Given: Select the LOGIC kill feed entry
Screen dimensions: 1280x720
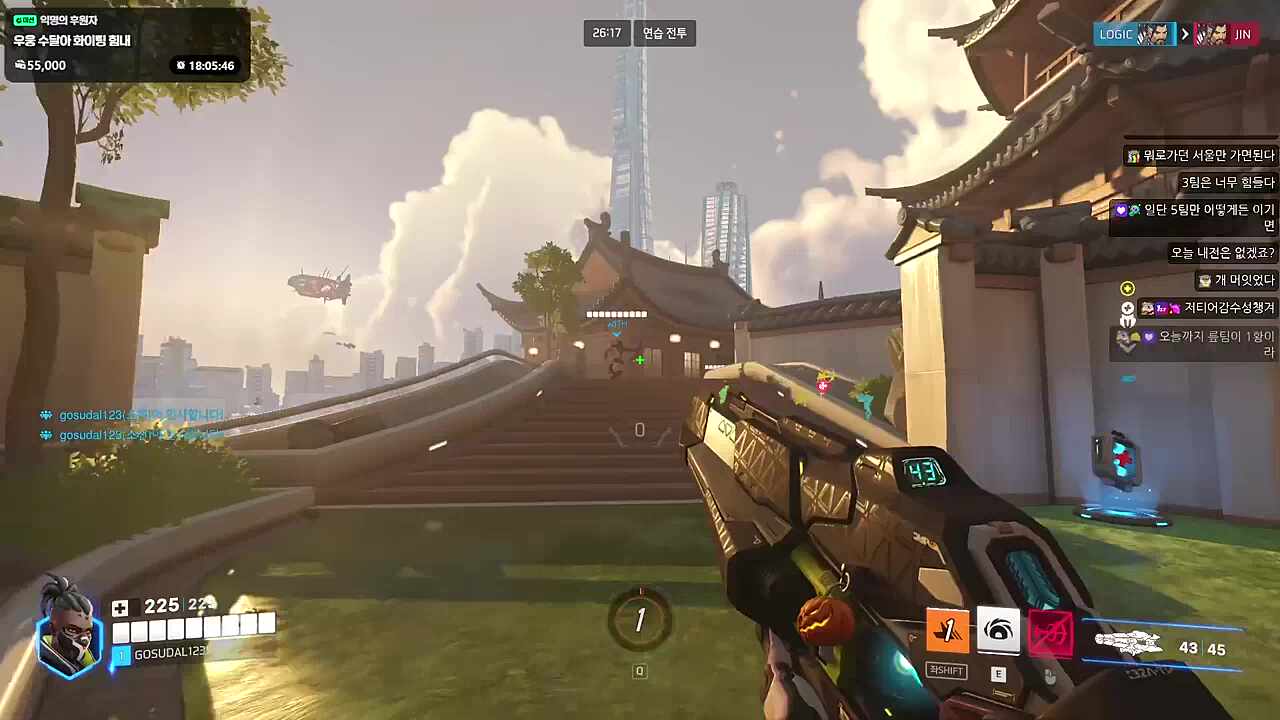Looking at the screenshot, I should (1135, 34).
